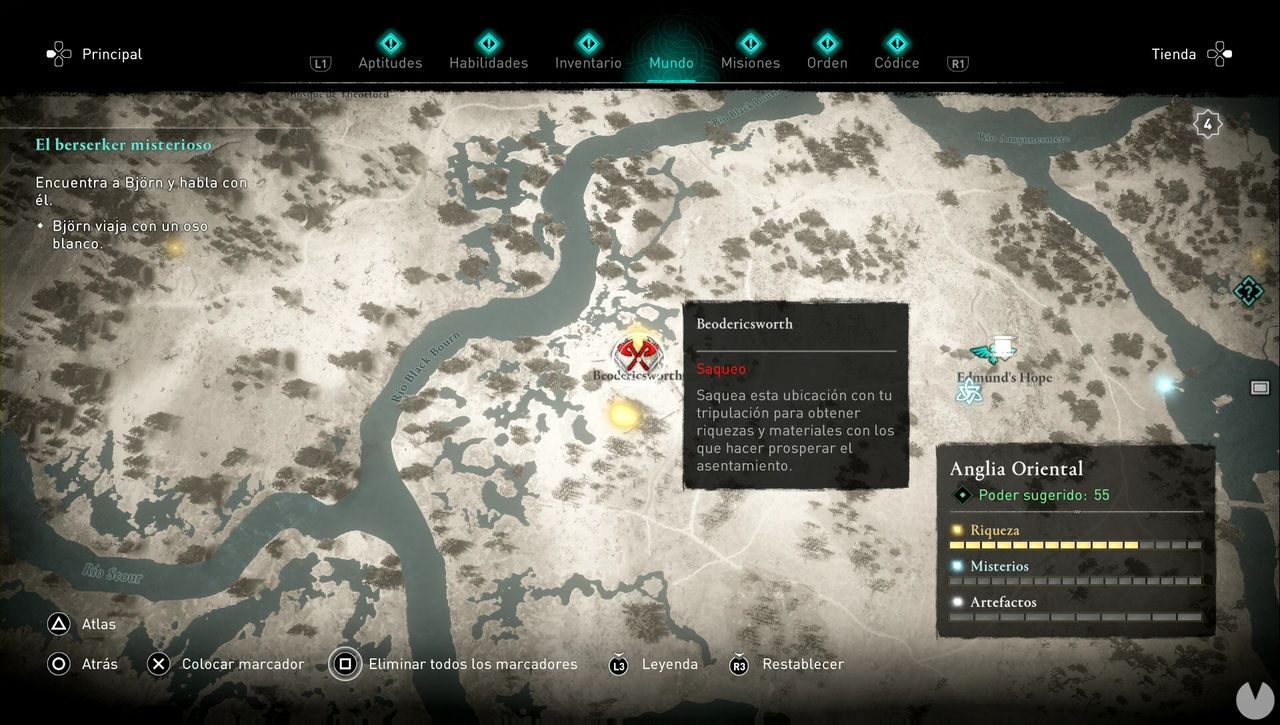Select the blue mystery marker
The width and height of the screenshot is (1280, 725).
click(x=1164, y=384)
